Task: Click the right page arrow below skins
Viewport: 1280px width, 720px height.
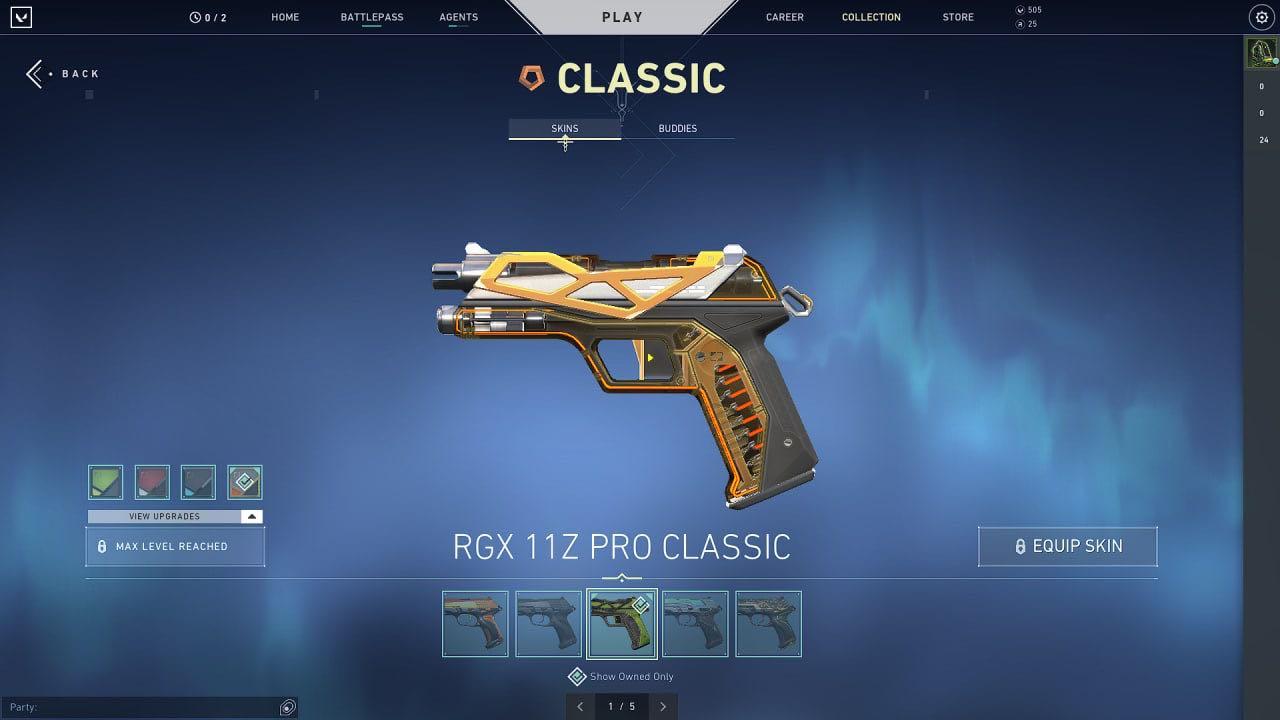Action: [663, 706]
